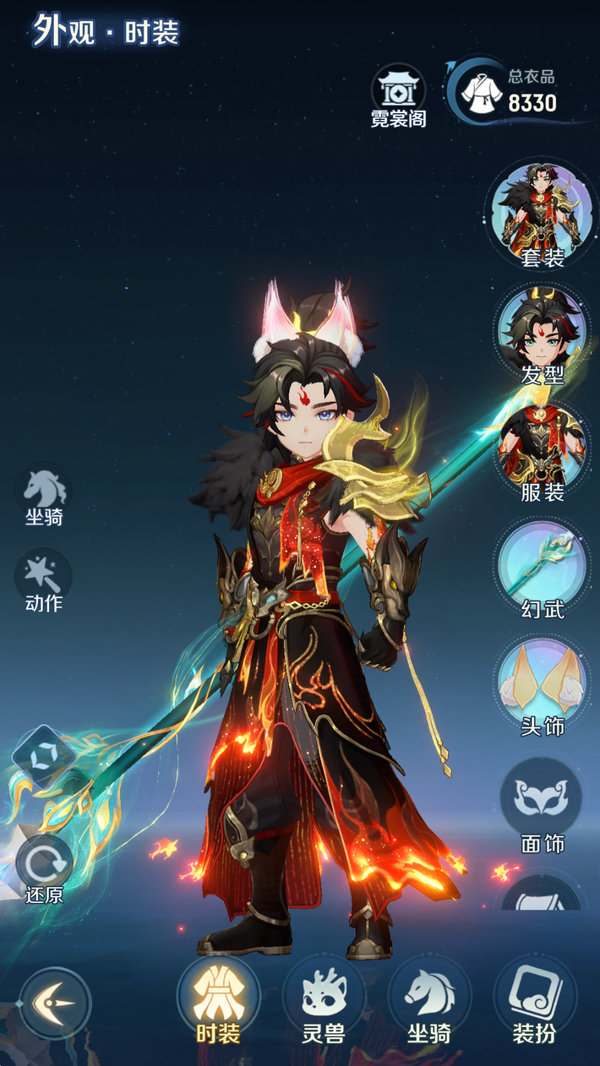Open the 总衣品 wardrobe score panel

point(508,90)
